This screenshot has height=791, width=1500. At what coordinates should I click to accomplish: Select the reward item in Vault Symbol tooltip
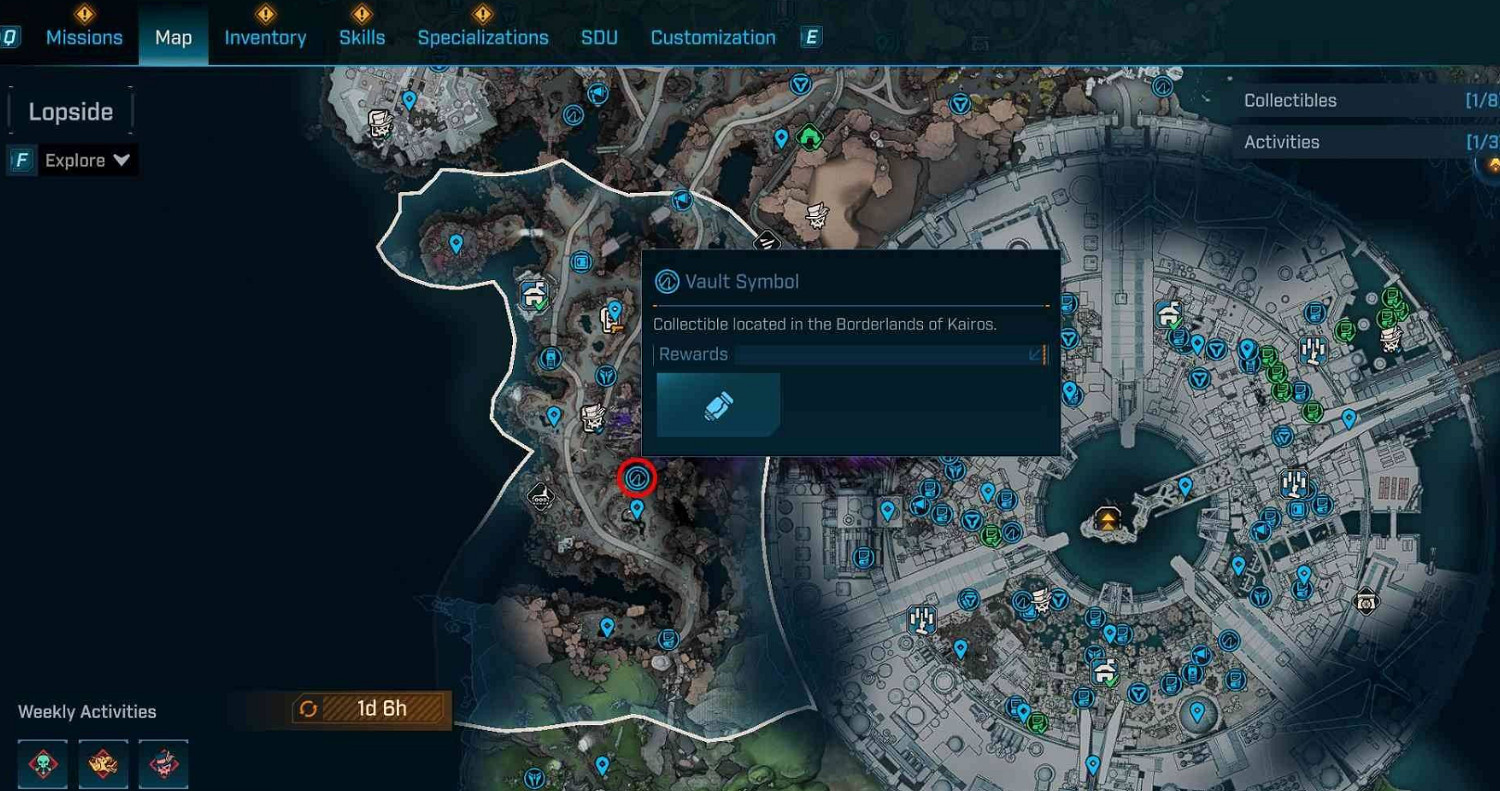[x=718, y=405]
